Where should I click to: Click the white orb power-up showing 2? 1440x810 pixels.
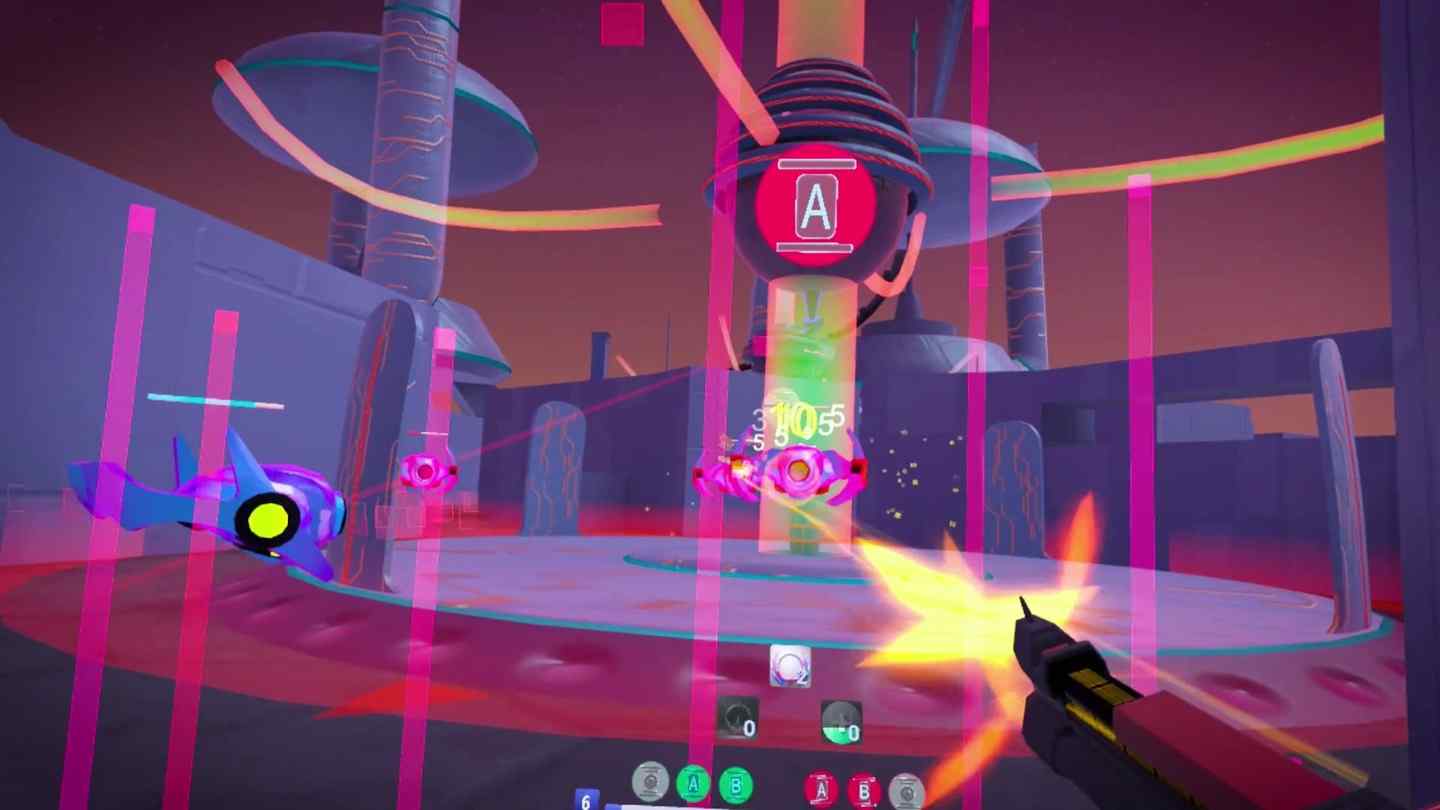coord(790,663)
